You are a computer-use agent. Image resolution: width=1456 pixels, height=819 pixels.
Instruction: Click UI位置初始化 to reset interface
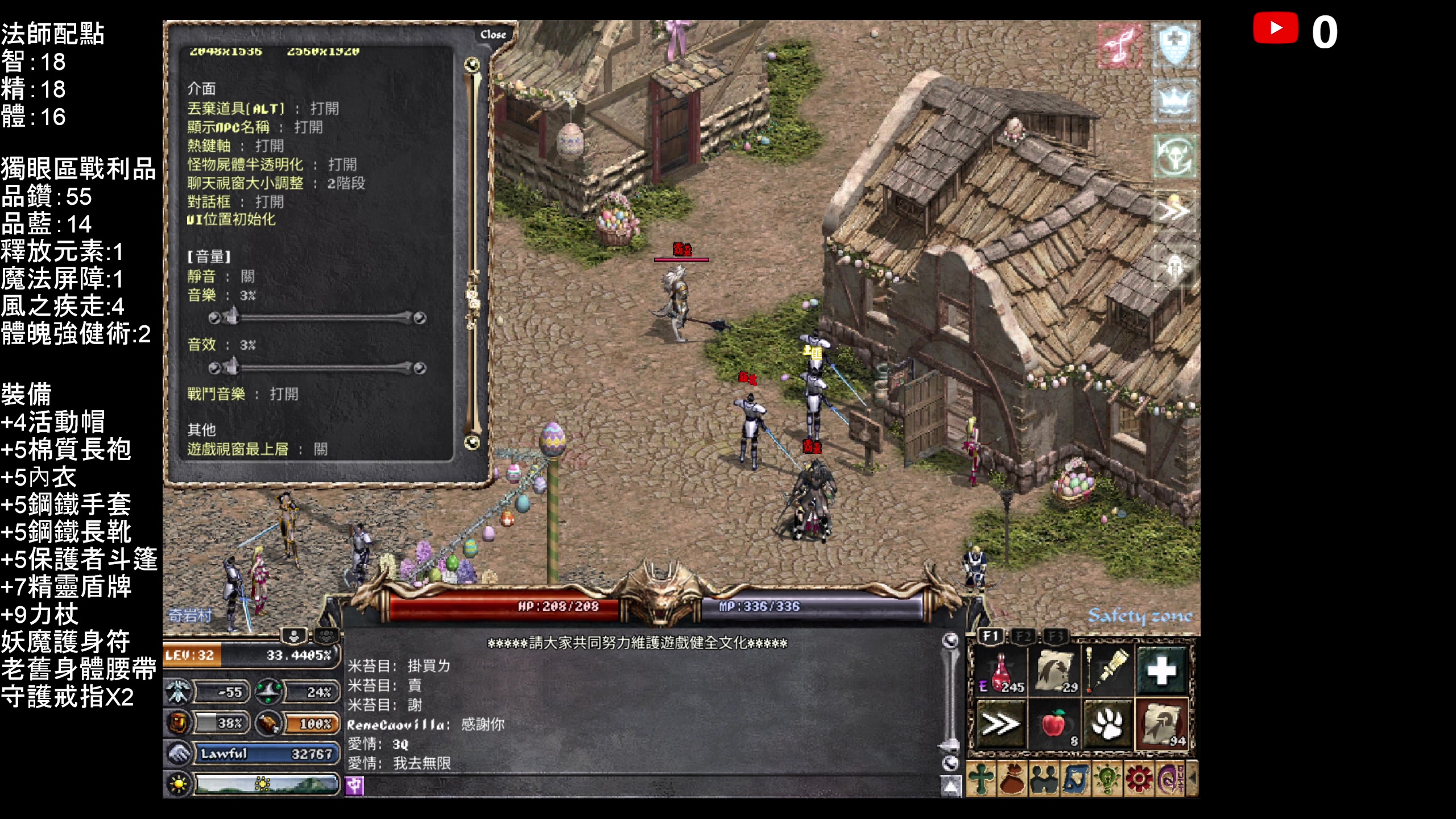(231, 220)
